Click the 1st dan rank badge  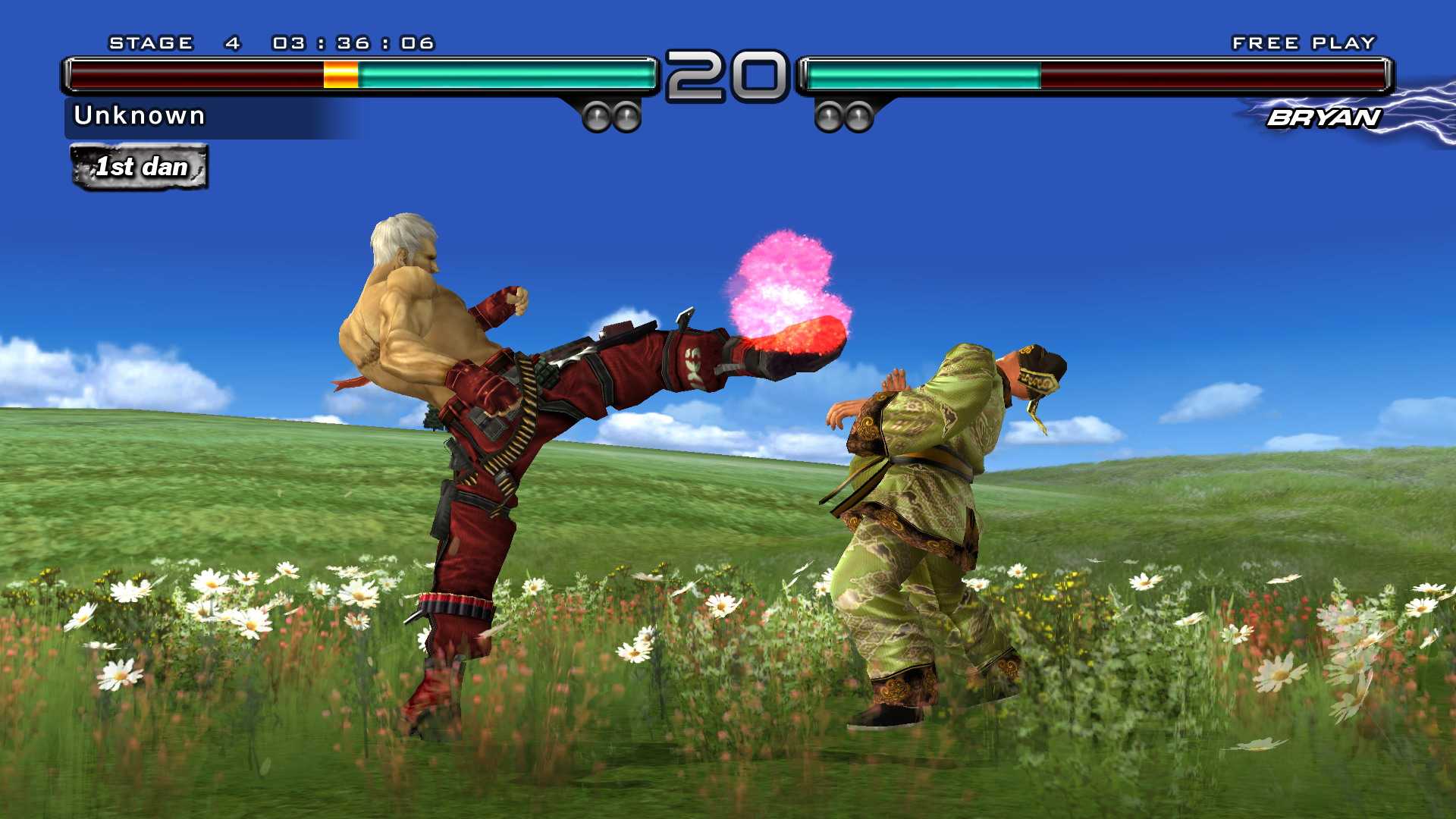(139, 167)
